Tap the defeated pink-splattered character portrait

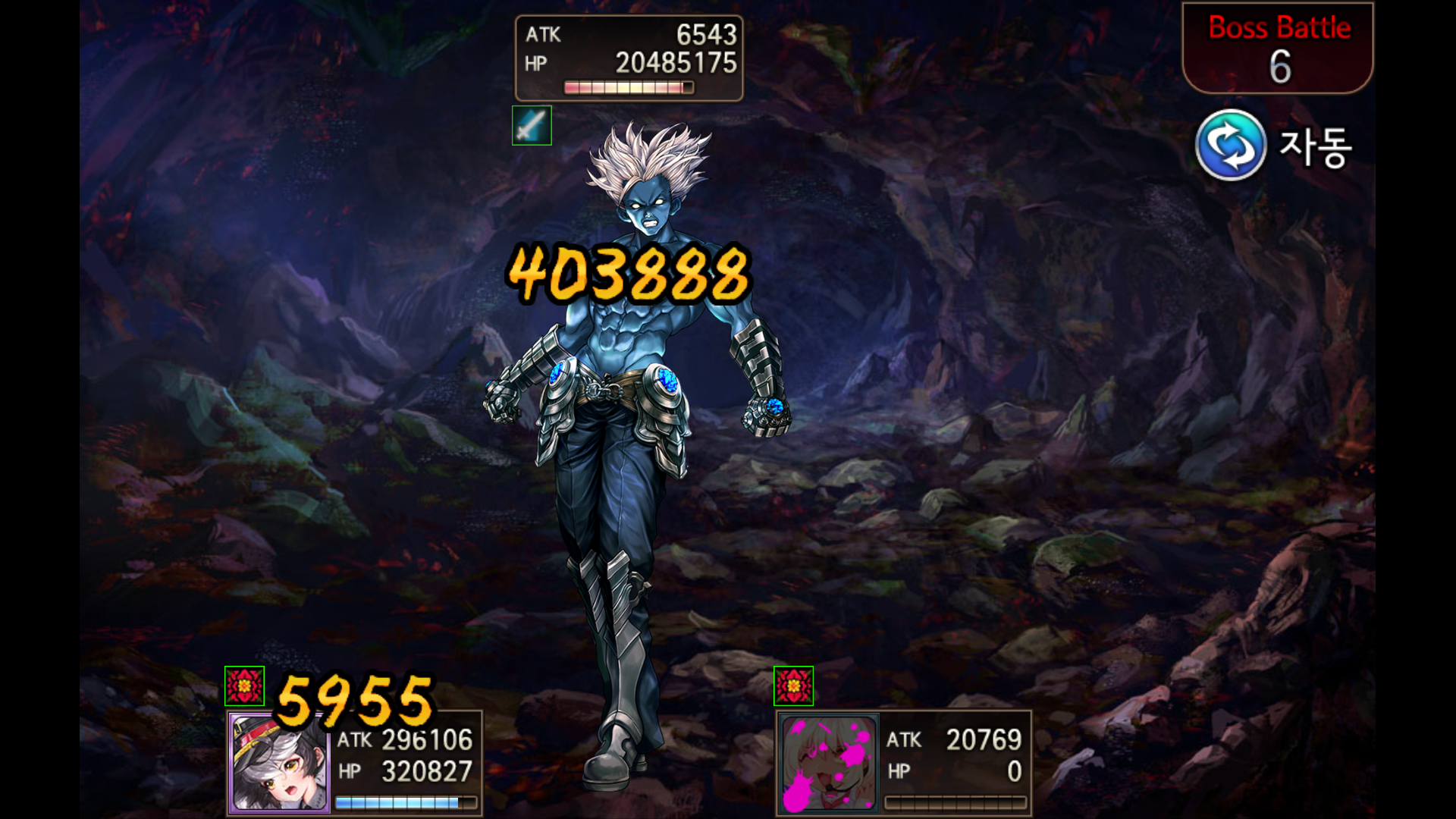tap(828, 763)
